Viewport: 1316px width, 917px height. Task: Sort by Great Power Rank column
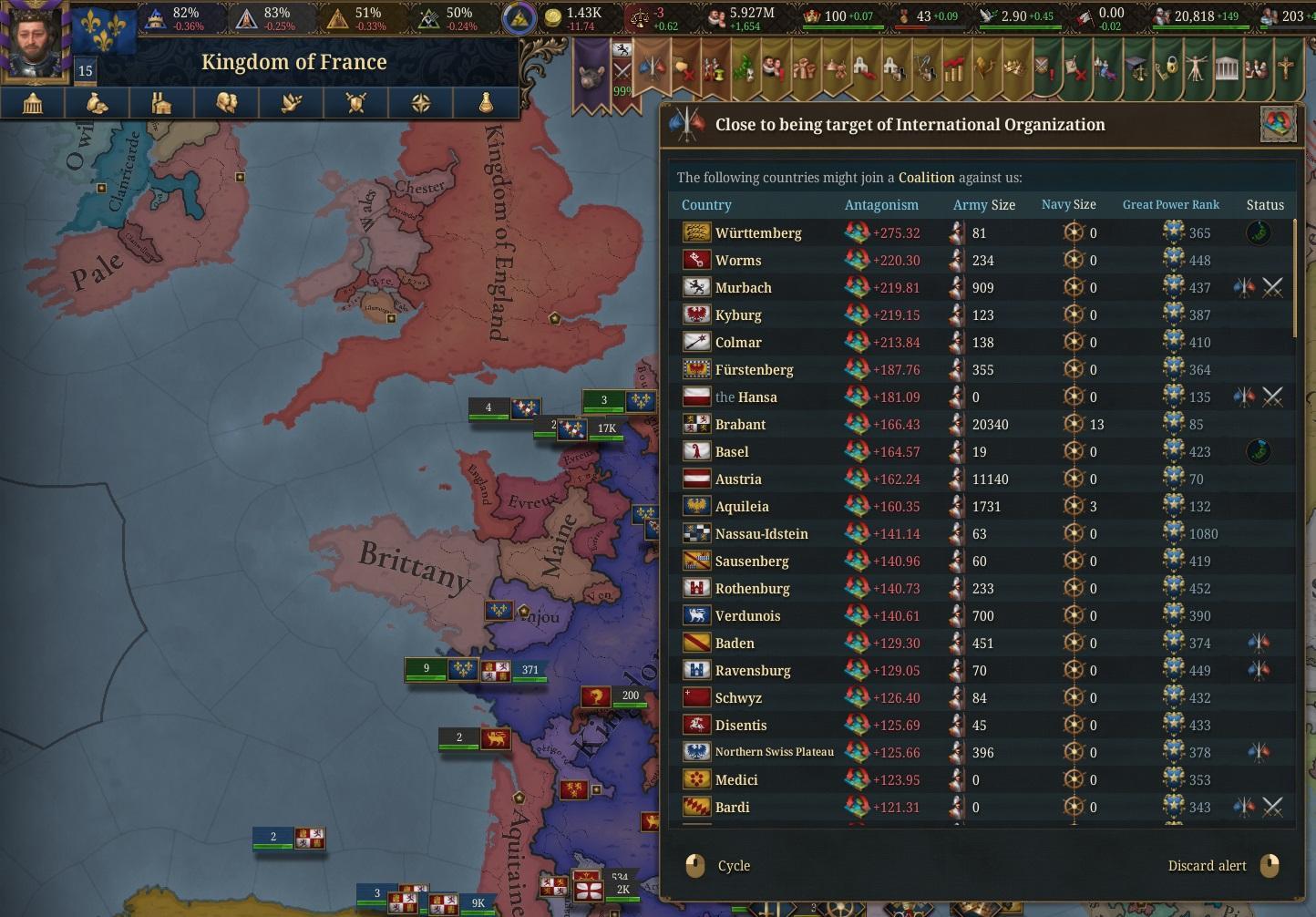[1170, 205]
